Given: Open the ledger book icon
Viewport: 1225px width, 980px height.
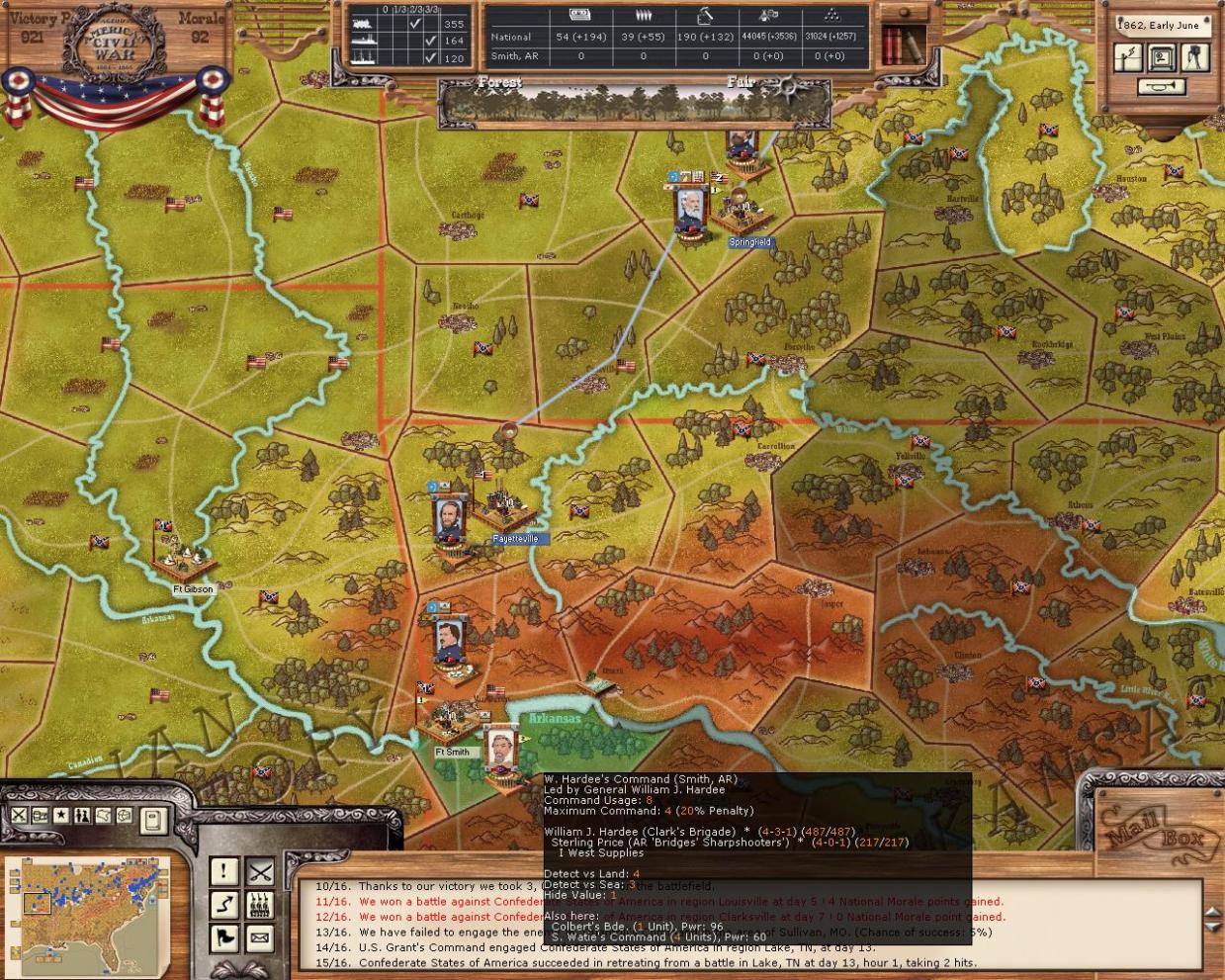Looking at the screenshot, I should (x=153, y=820).
